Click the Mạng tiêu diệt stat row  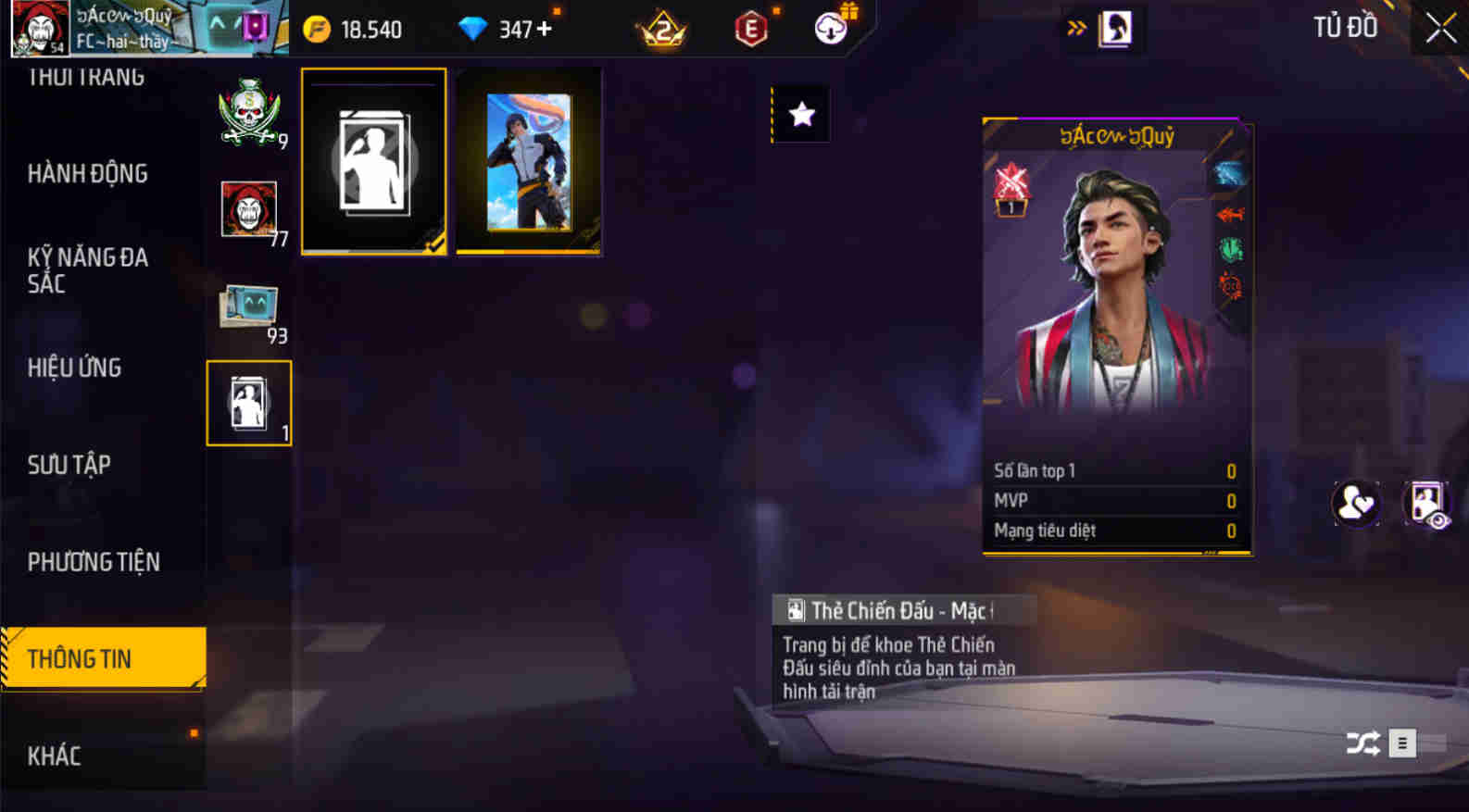[x=1111, y=530]
